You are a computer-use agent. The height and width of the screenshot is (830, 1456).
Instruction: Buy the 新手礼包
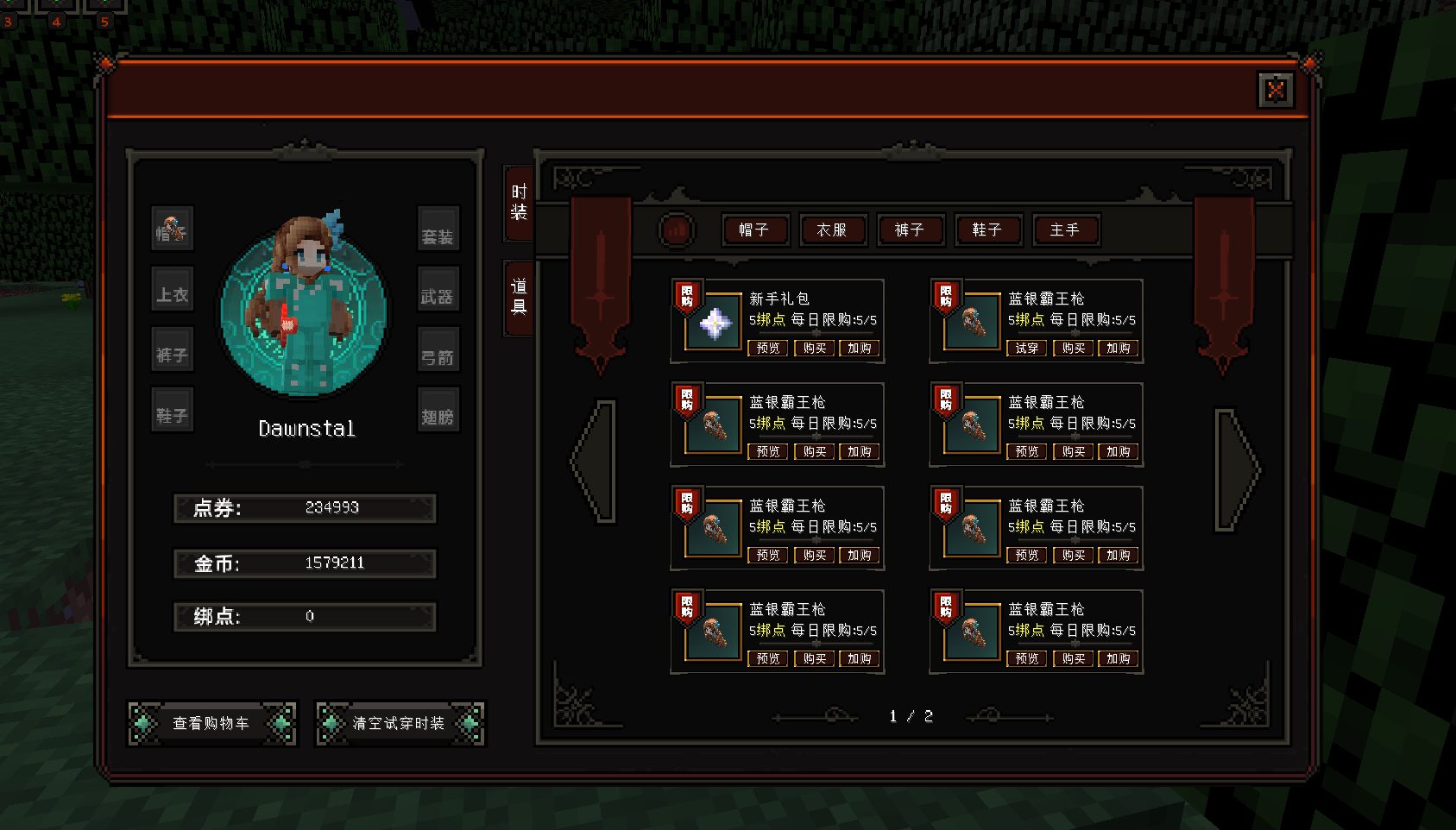[814, 349]
